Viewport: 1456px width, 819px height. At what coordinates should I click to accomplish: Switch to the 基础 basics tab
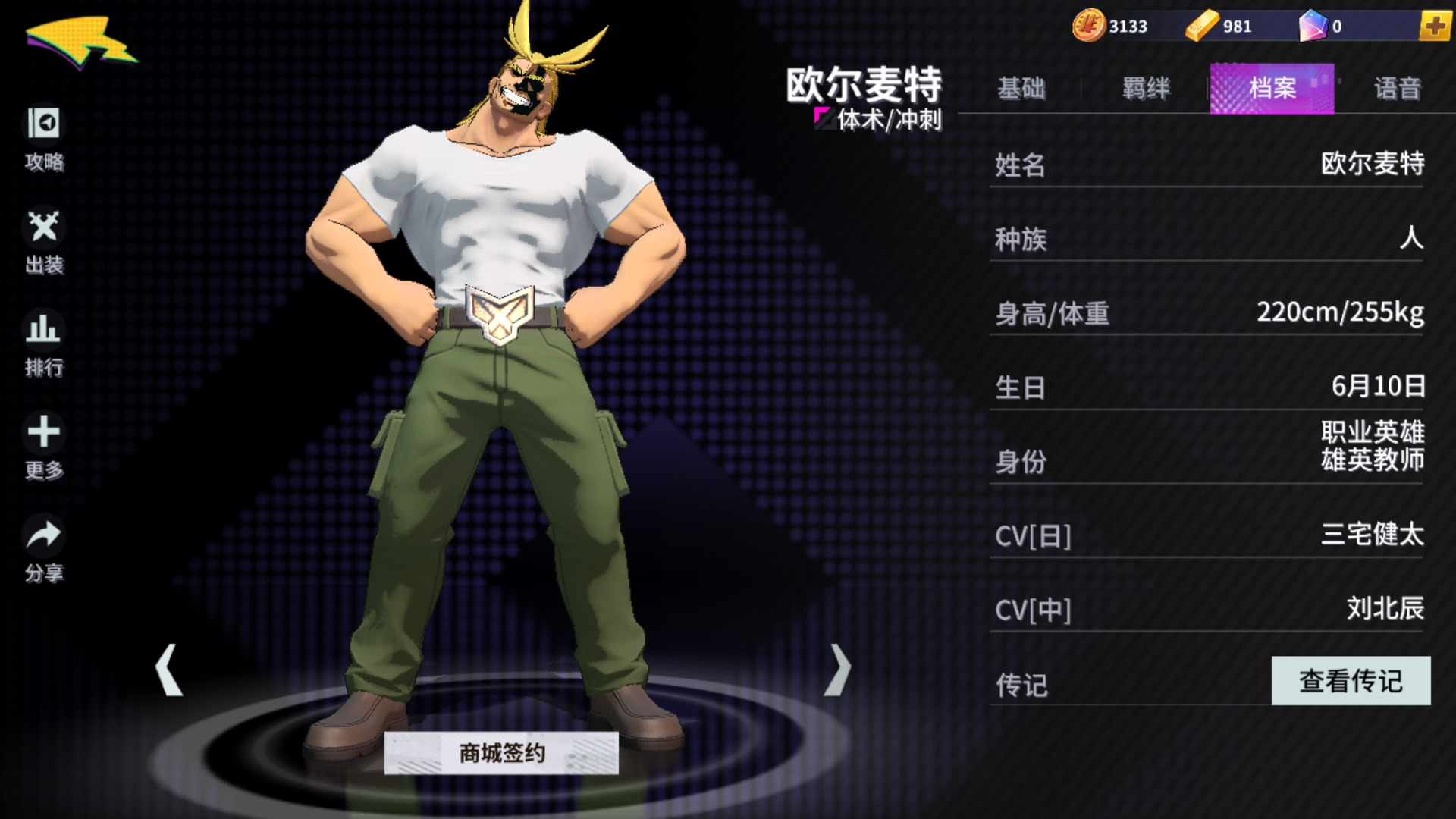point(1022,89)
